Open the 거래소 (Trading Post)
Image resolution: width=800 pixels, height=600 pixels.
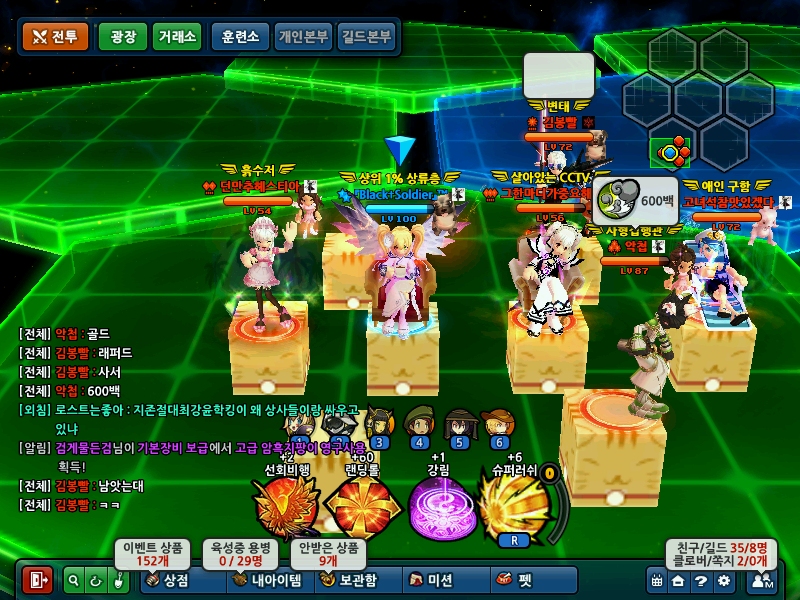176,37
